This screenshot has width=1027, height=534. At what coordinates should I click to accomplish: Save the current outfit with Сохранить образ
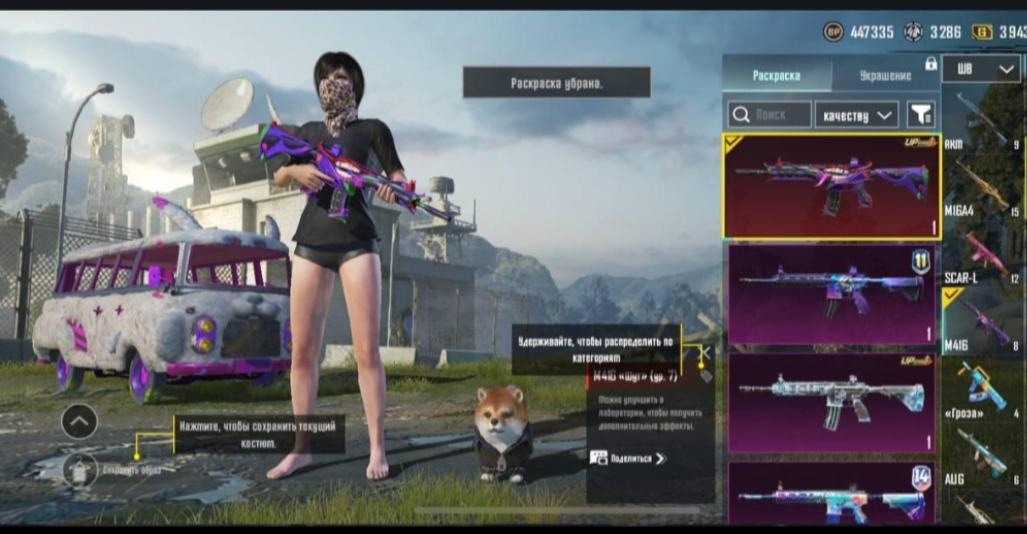click(x=81, y=469)
